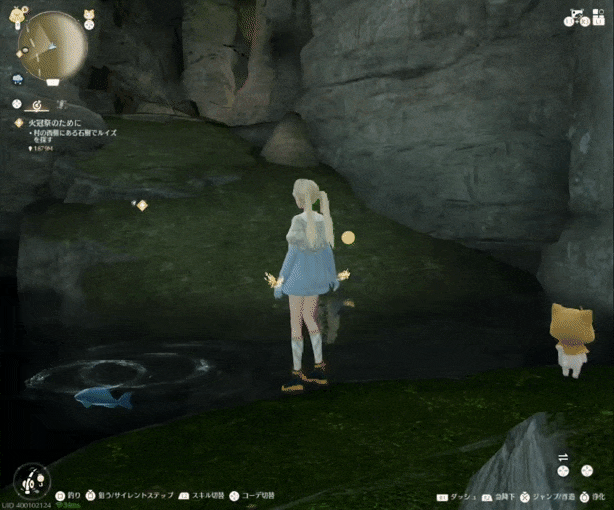The height and width of the screenshot is (510, 614).
Task: Select the swirl quest tab above tracker
Action: 37,103
